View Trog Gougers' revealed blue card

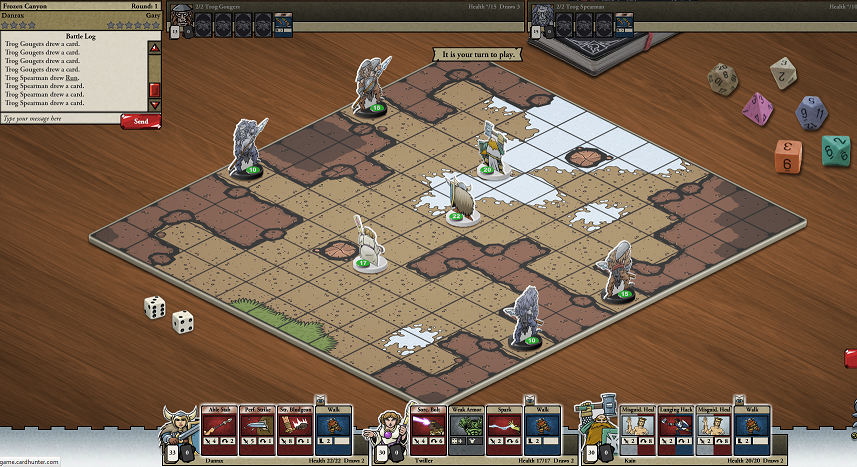[283, 21]
